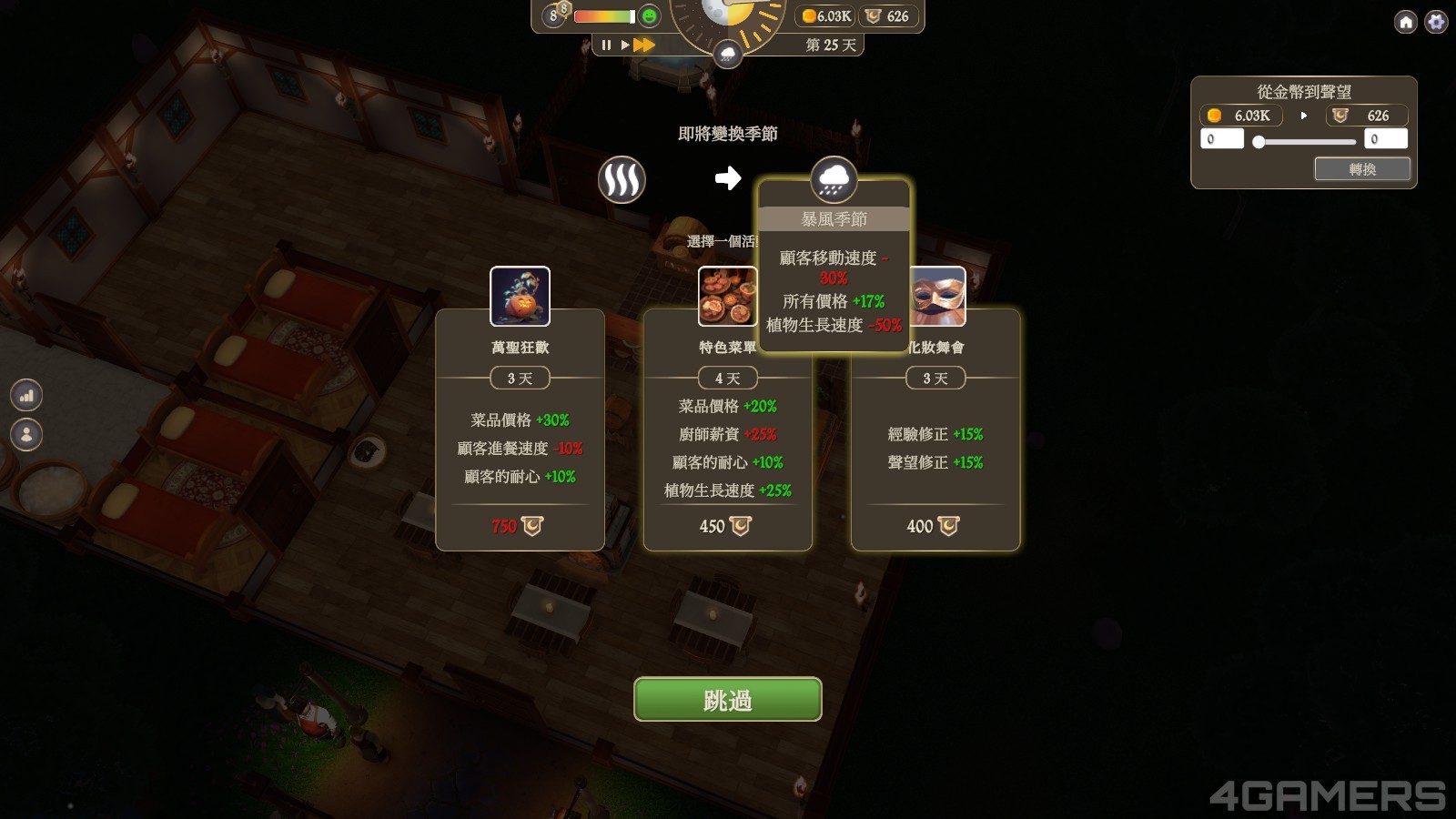The height and width of the screenshot is (819, 1456).
Task: Open the statistics bar chart panel
Action: point(26,395)
